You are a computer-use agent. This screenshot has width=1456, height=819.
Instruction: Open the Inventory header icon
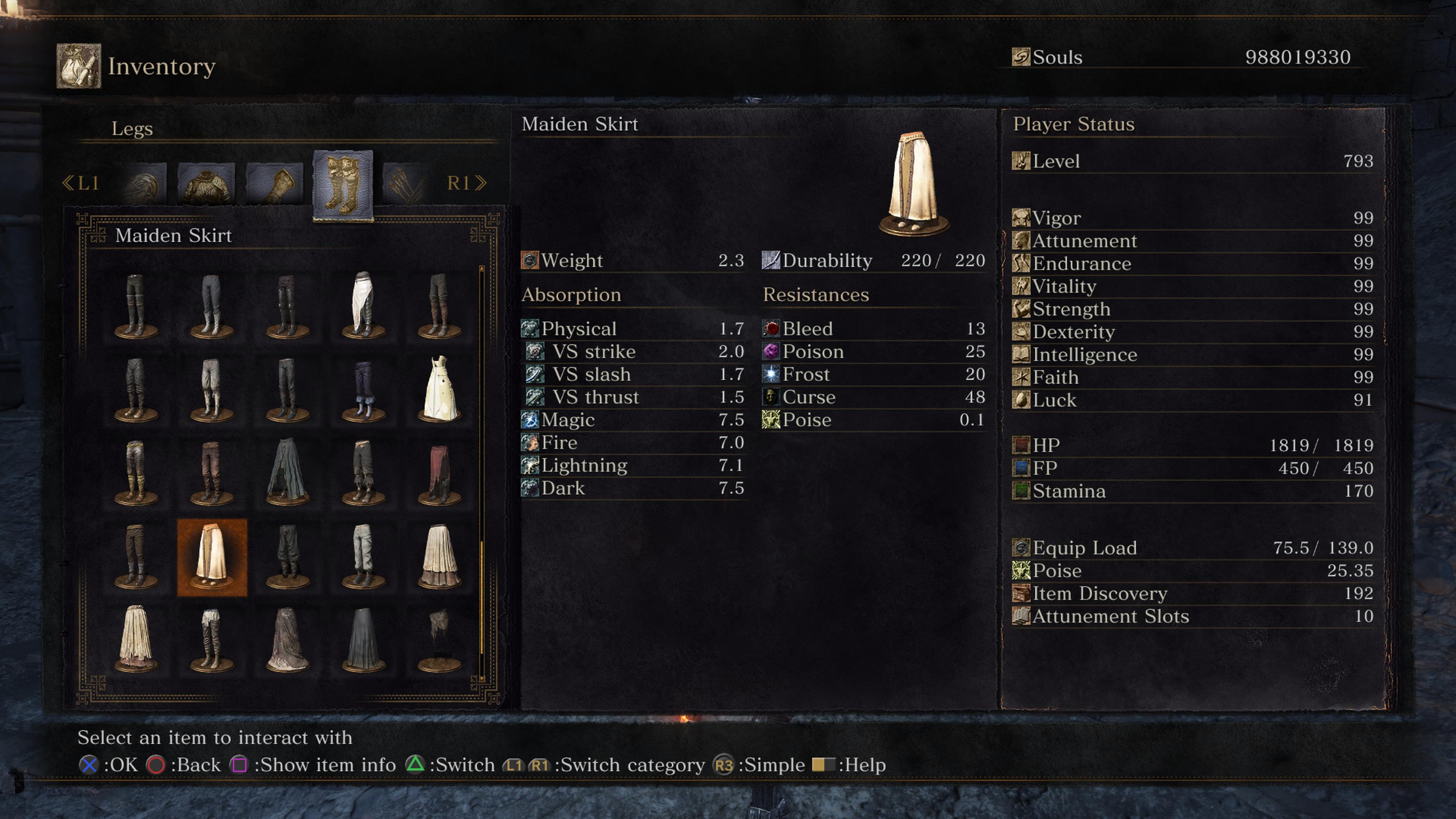coord(78,66)
